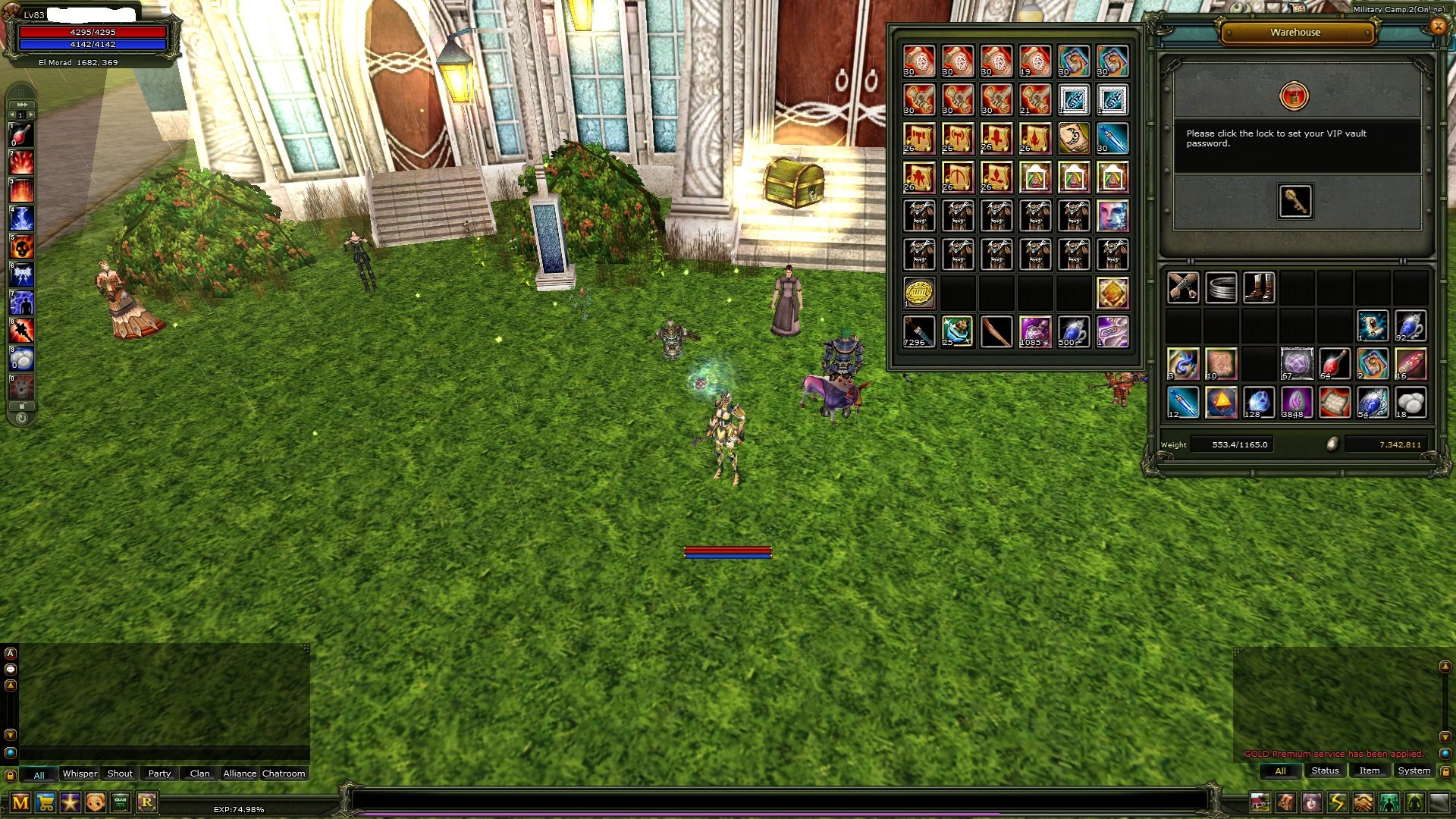The height and width of the screenshot is (819, 1456).
Task: Switch to the Item chat tab
Action: coord(1370,770)
